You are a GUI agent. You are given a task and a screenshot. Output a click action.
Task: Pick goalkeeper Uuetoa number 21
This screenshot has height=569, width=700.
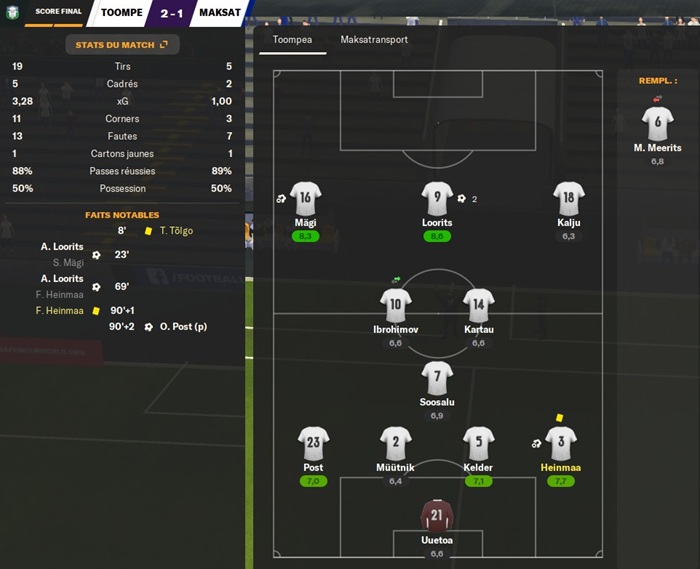click(x=437, y=516)
